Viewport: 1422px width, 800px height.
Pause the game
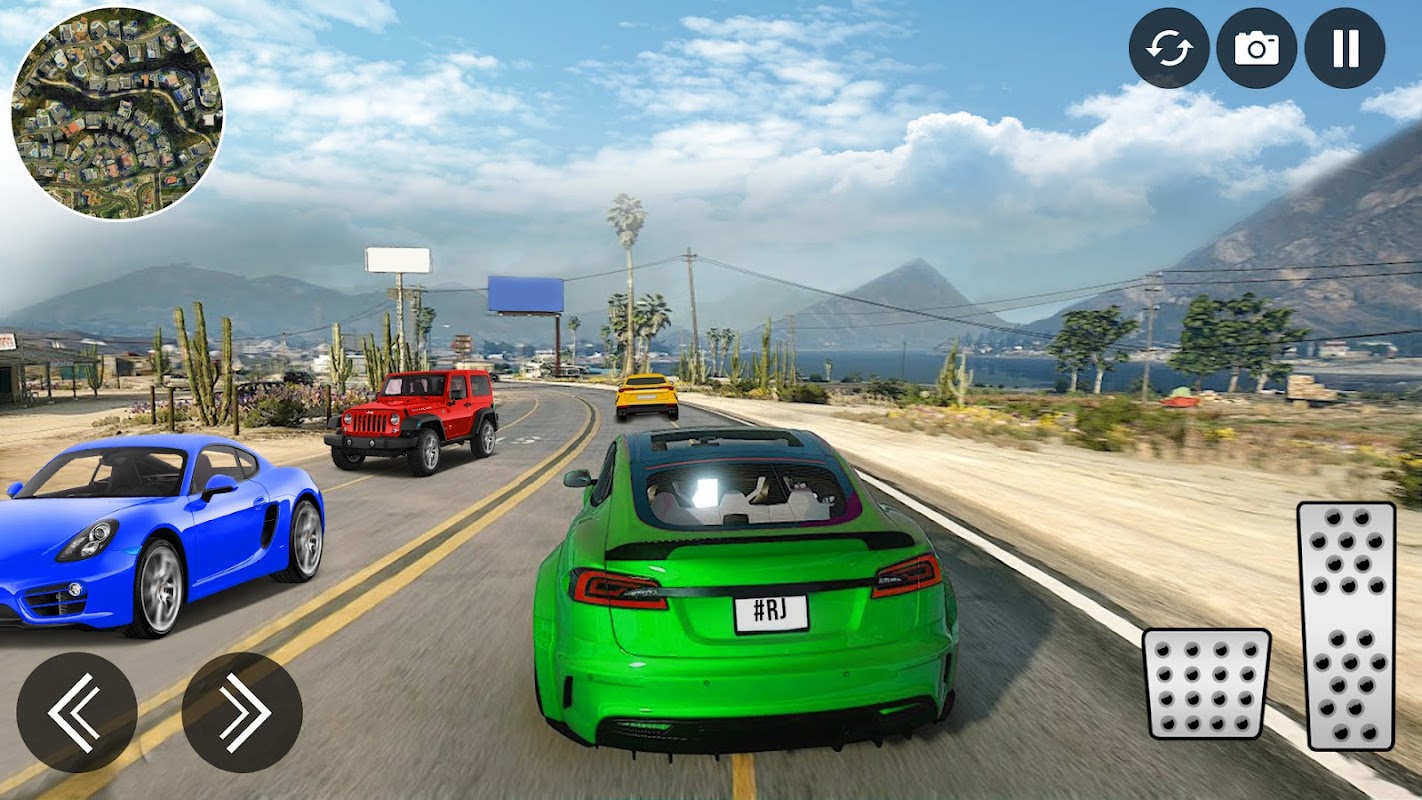1345,48
